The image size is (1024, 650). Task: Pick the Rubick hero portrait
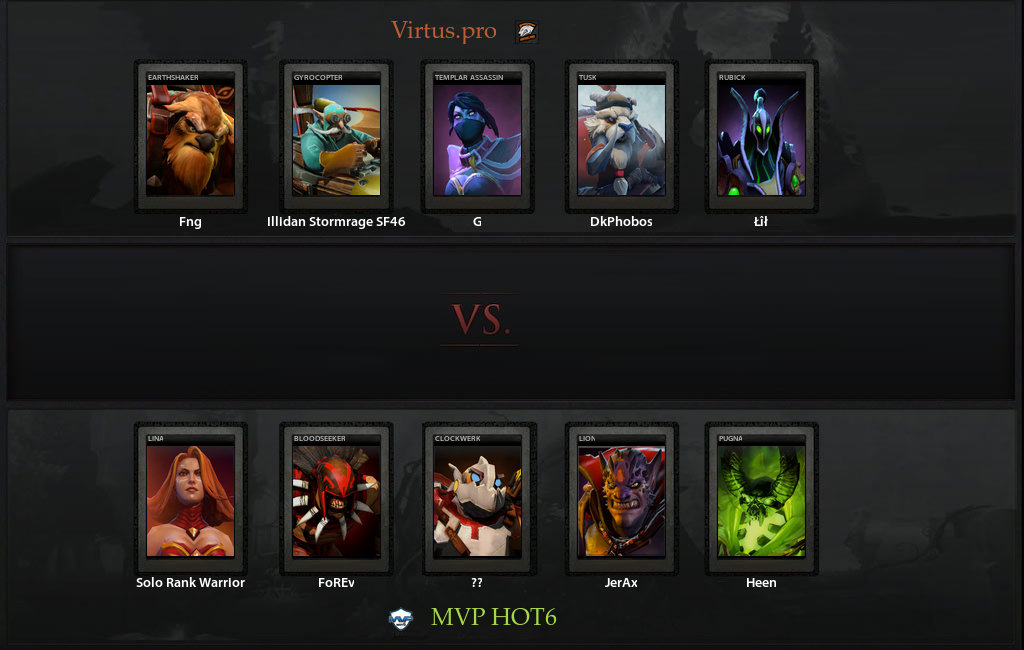[761, 139]
